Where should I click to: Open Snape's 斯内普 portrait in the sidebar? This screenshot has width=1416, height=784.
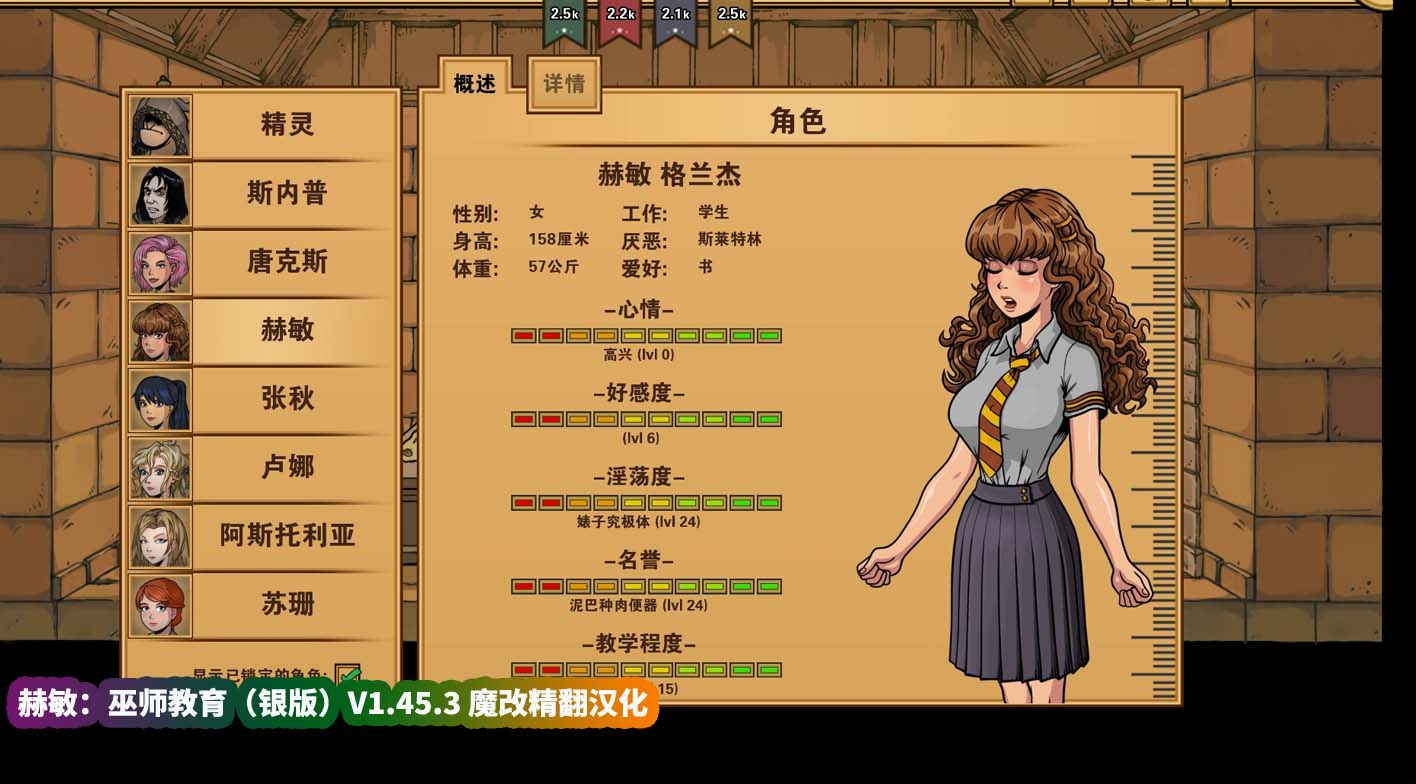pyautogui.click(x=160, y=194)
